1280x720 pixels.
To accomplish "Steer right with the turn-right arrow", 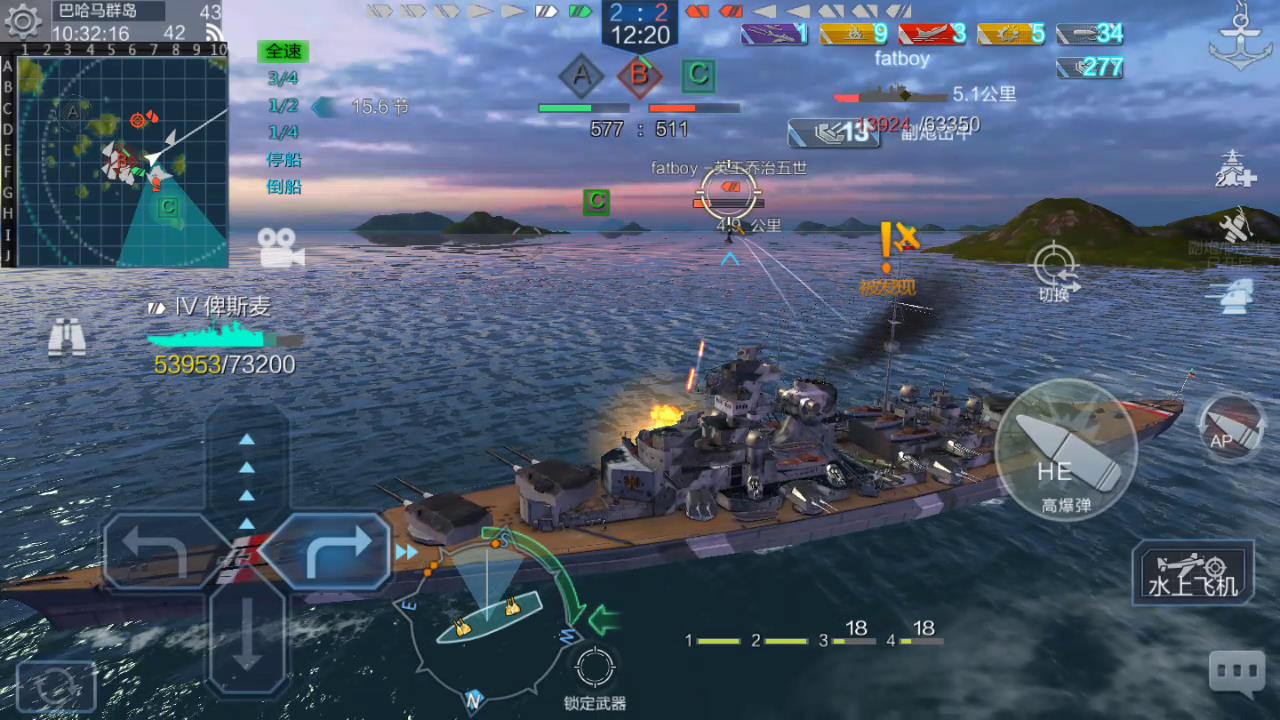I will [x=326, y=551].
